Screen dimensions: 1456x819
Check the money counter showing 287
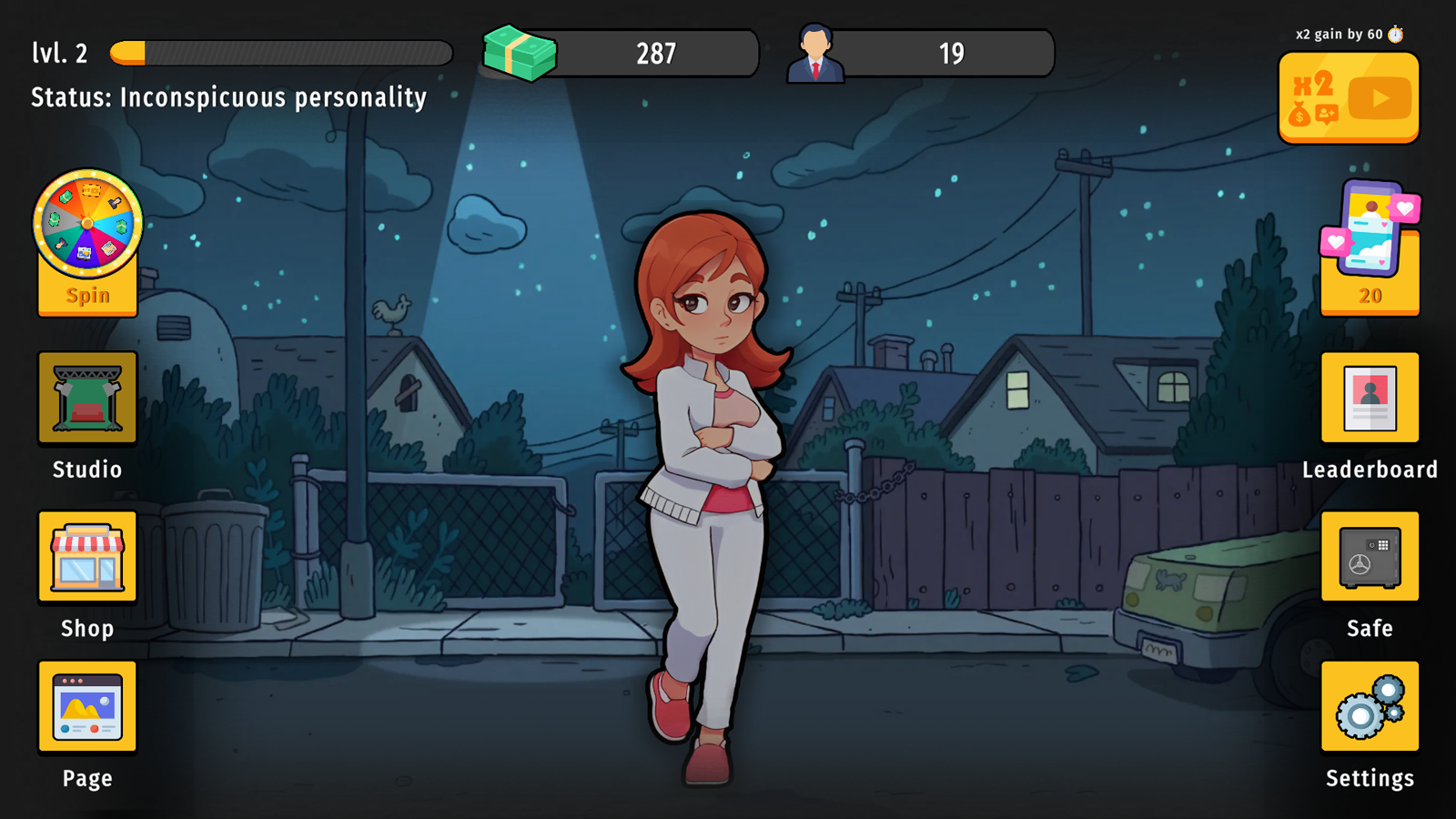tap(657, 54)
